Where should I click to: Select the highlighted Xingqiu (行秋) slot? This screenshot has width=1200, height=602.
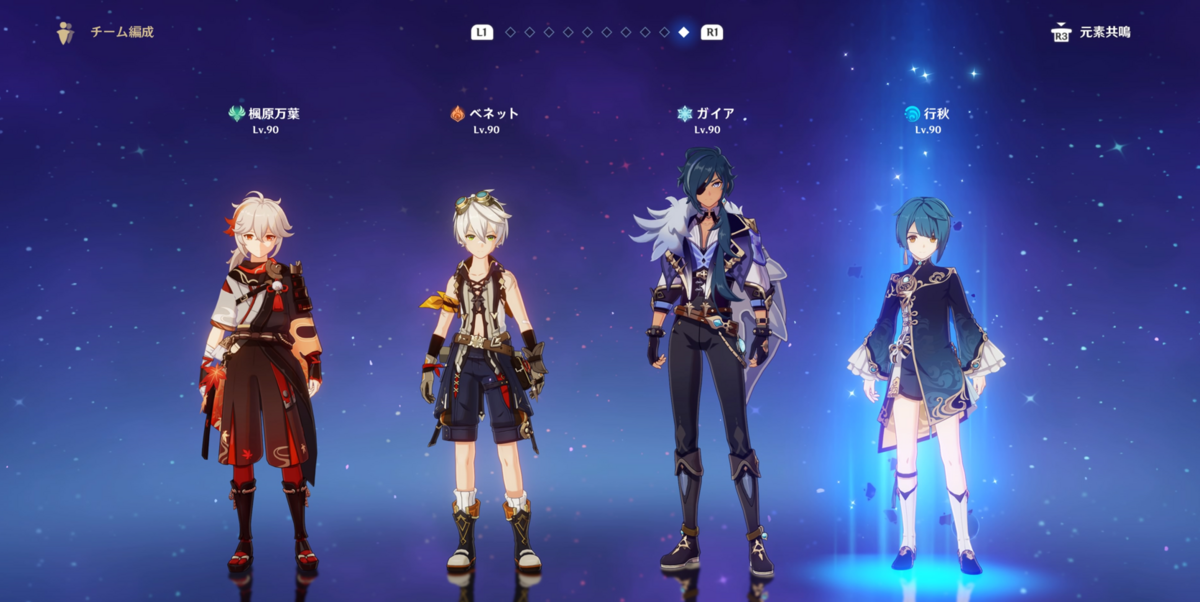click(926, 380)
